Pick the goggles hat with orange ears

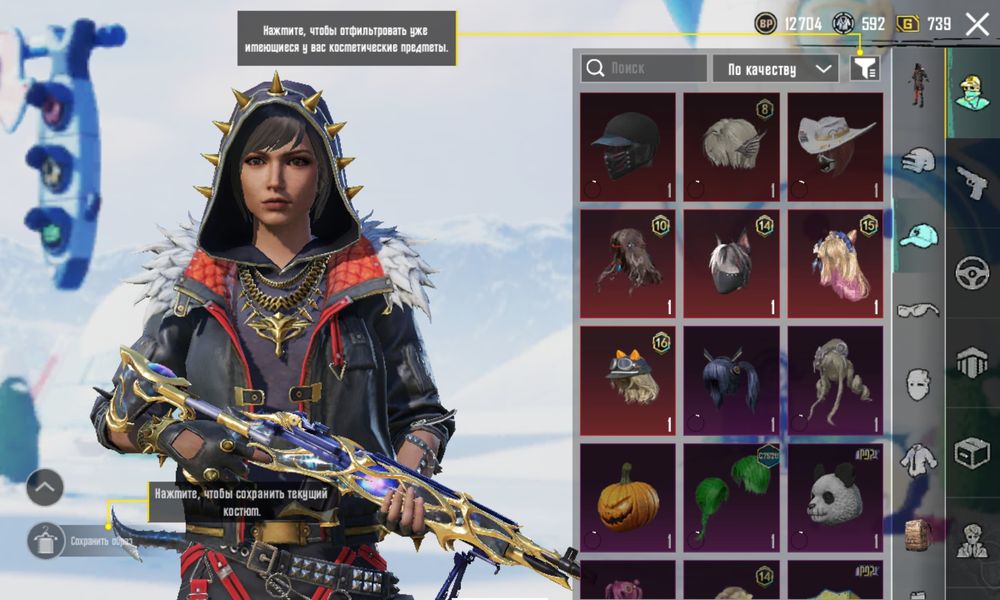[628, 379]
